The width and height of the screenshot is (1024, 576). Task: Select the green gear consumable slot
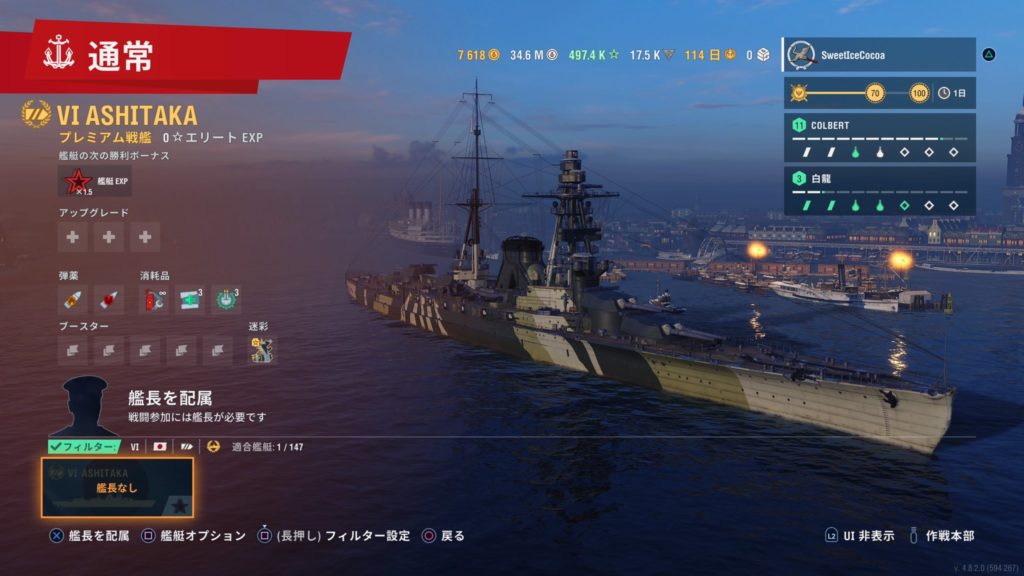(226, 298)
